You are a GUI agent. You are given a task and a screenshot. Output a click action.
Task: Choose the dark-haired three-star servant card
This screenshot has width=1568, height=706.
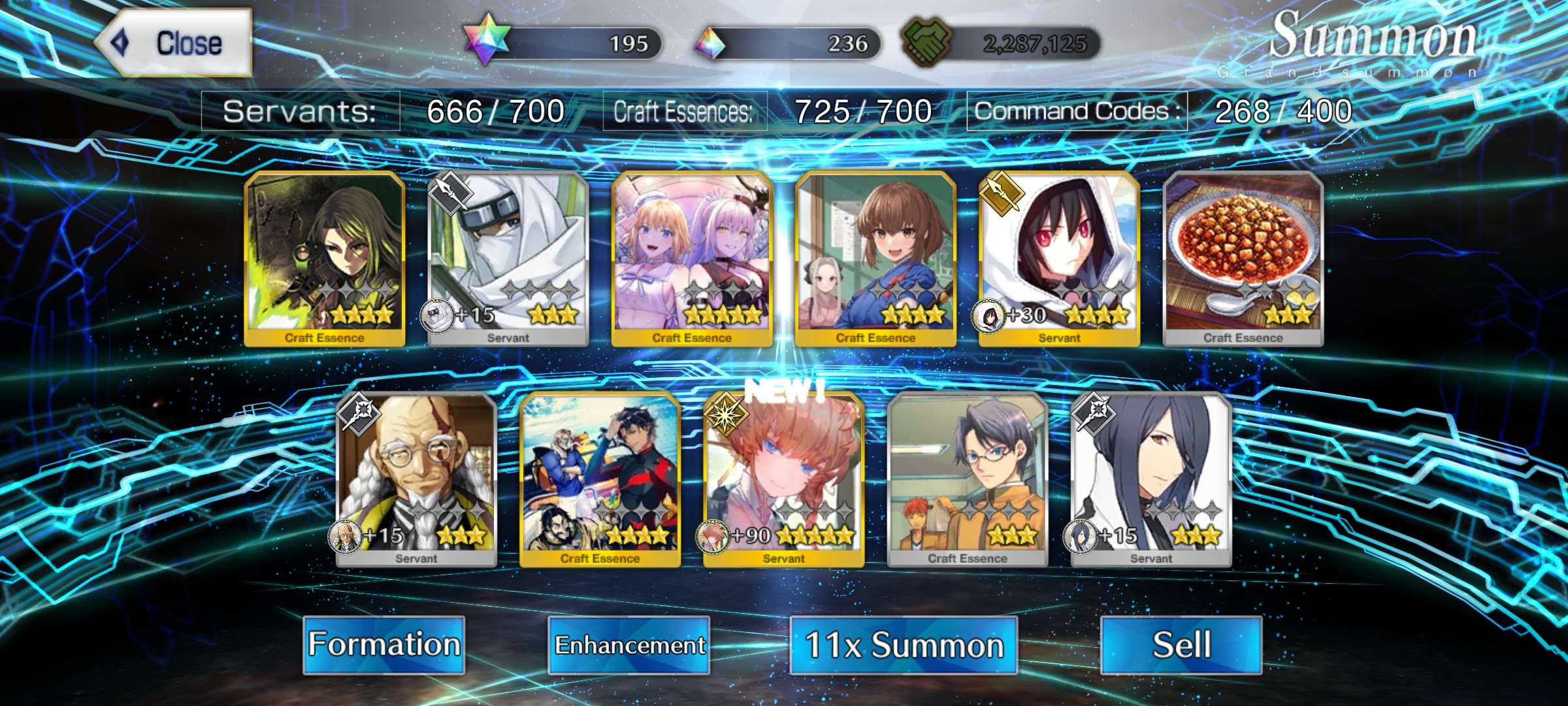point(1151,479)
